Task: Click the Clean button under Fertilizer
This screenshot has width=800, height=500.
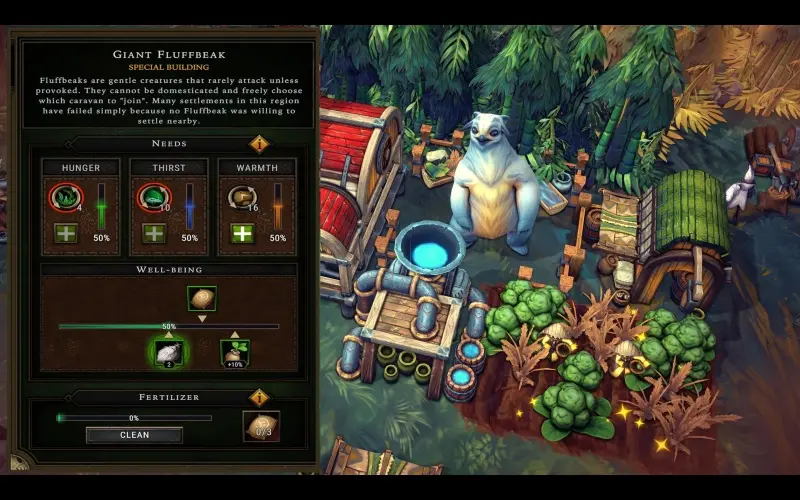Action: coord(134,435)
